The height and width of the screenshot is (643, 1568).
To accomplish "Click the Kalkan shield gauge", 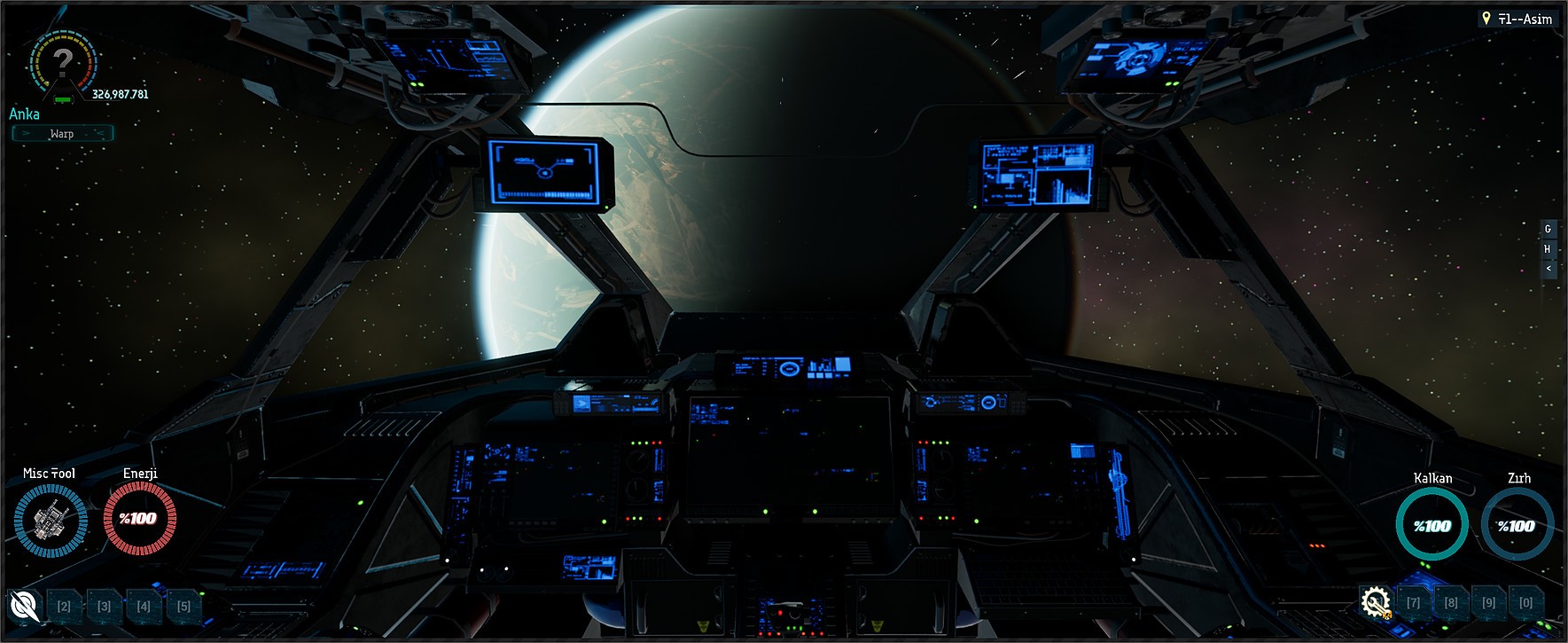I will coord(1431,524).
